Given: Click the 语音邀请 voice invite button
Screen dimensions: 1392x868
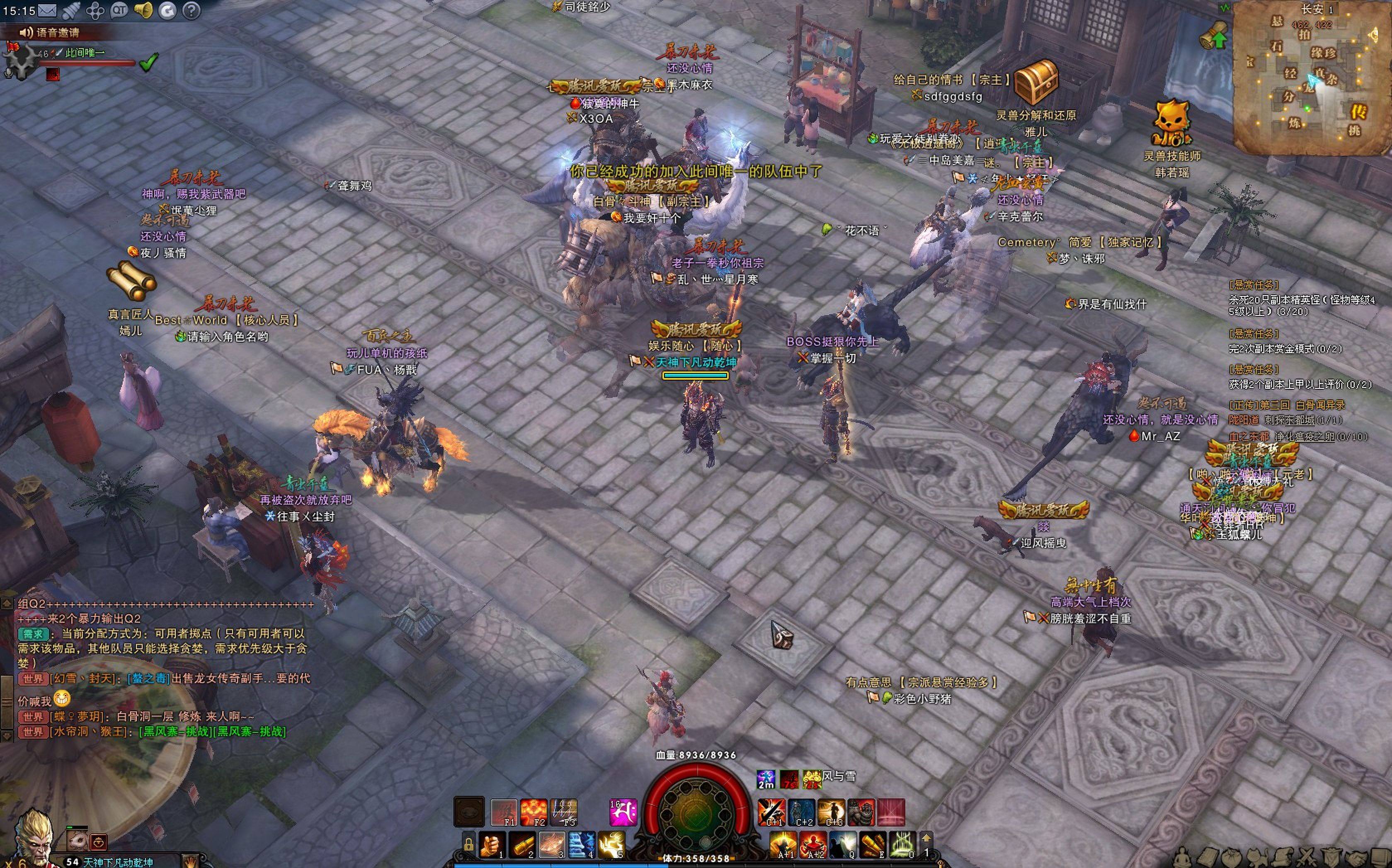Looking at the screenshot, I should pos(51,33).
